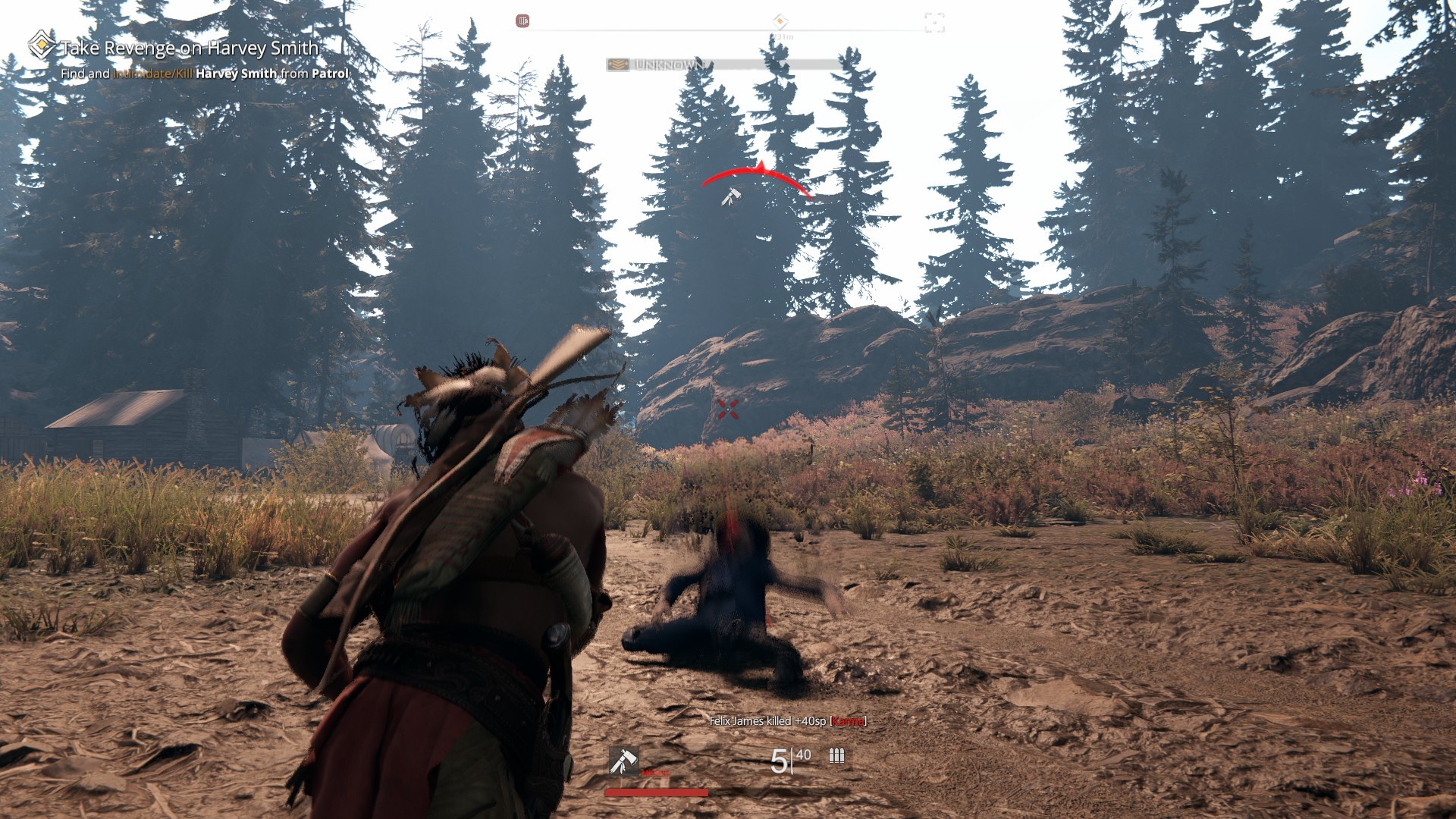Click the objective diamond marker on the compass bar
This screenshot has width=1456, height=819.
click(x=779, y=20)
